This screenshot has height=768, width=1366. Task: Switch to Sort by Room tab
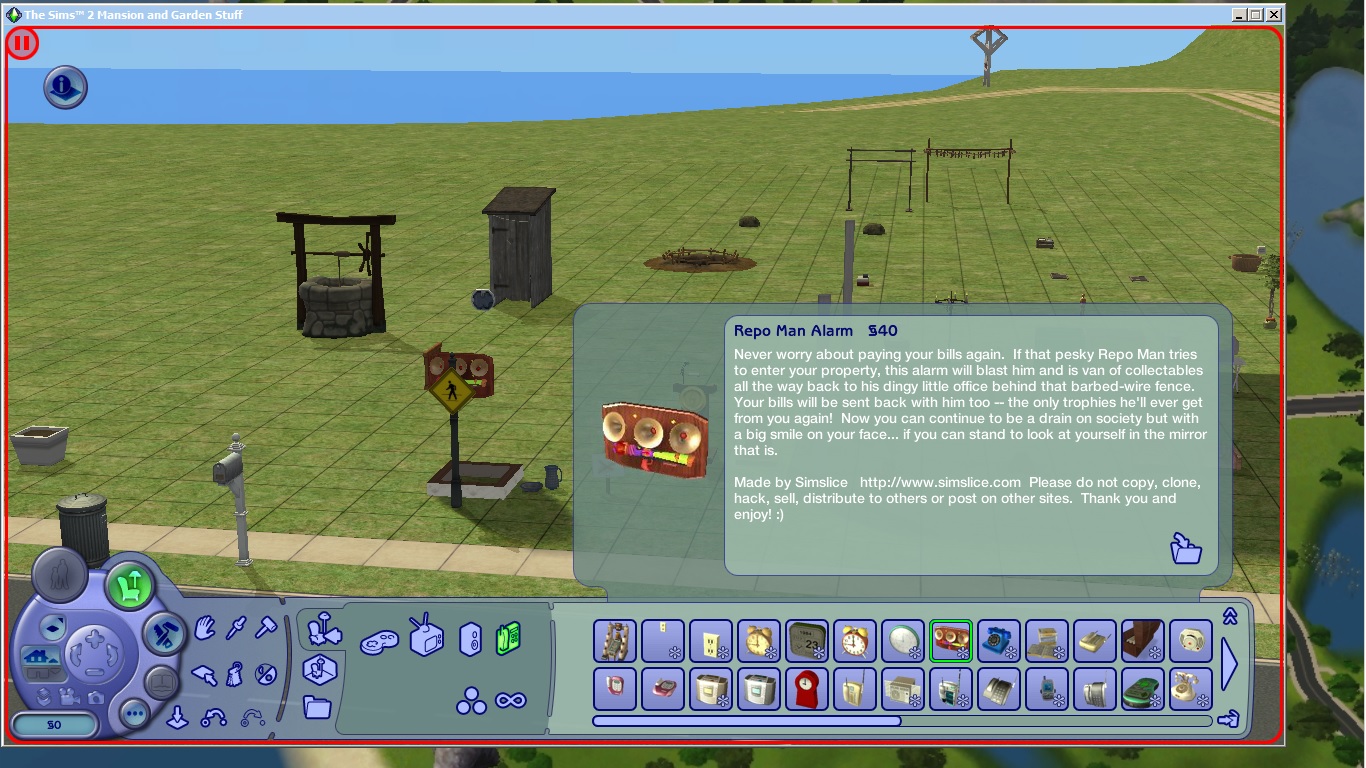[320, 669]
